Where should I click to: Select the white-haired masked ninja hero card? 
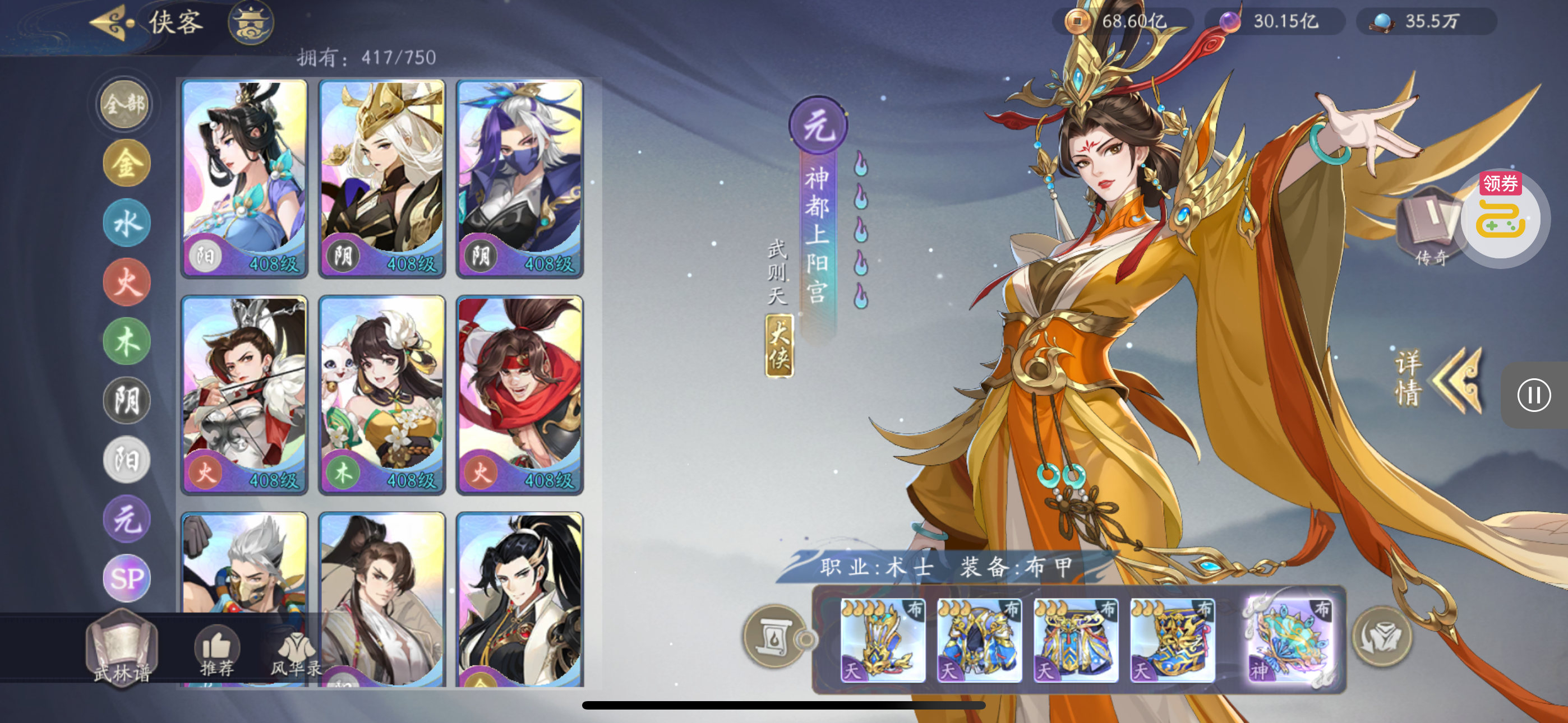click(519, 178)
